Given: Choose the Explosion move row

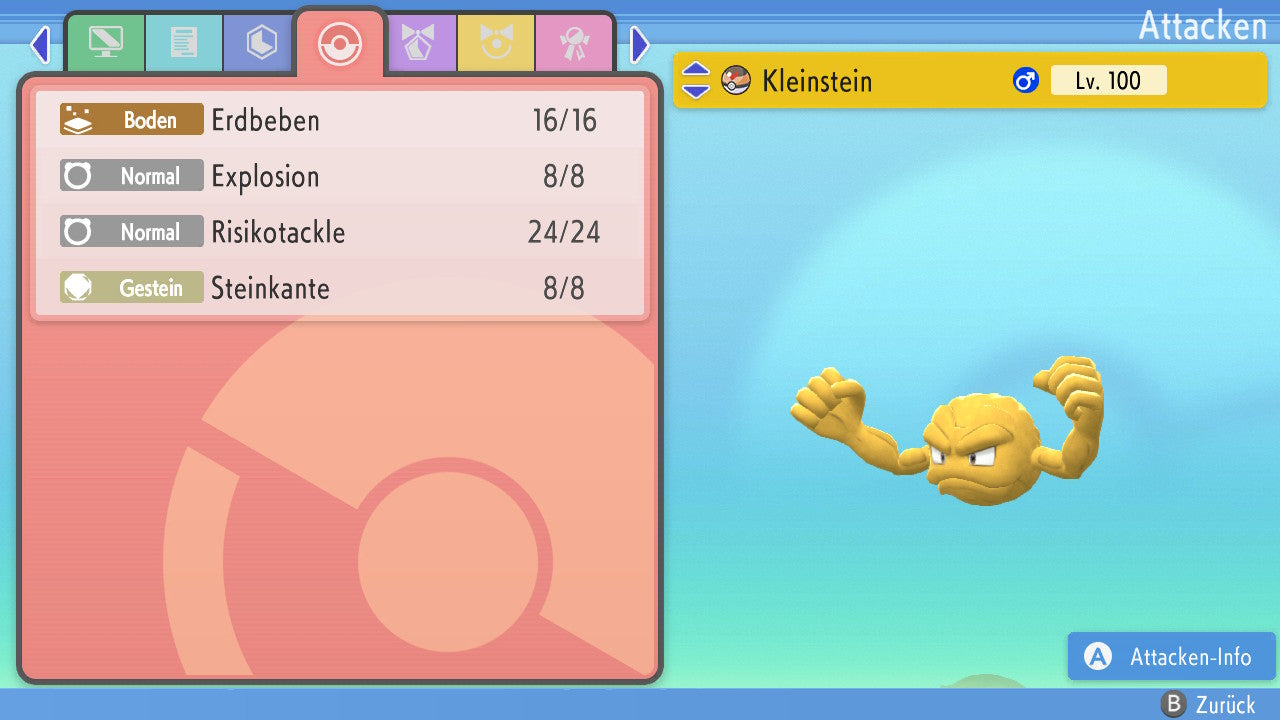Looking at the screenshot, I should [340, 177].
